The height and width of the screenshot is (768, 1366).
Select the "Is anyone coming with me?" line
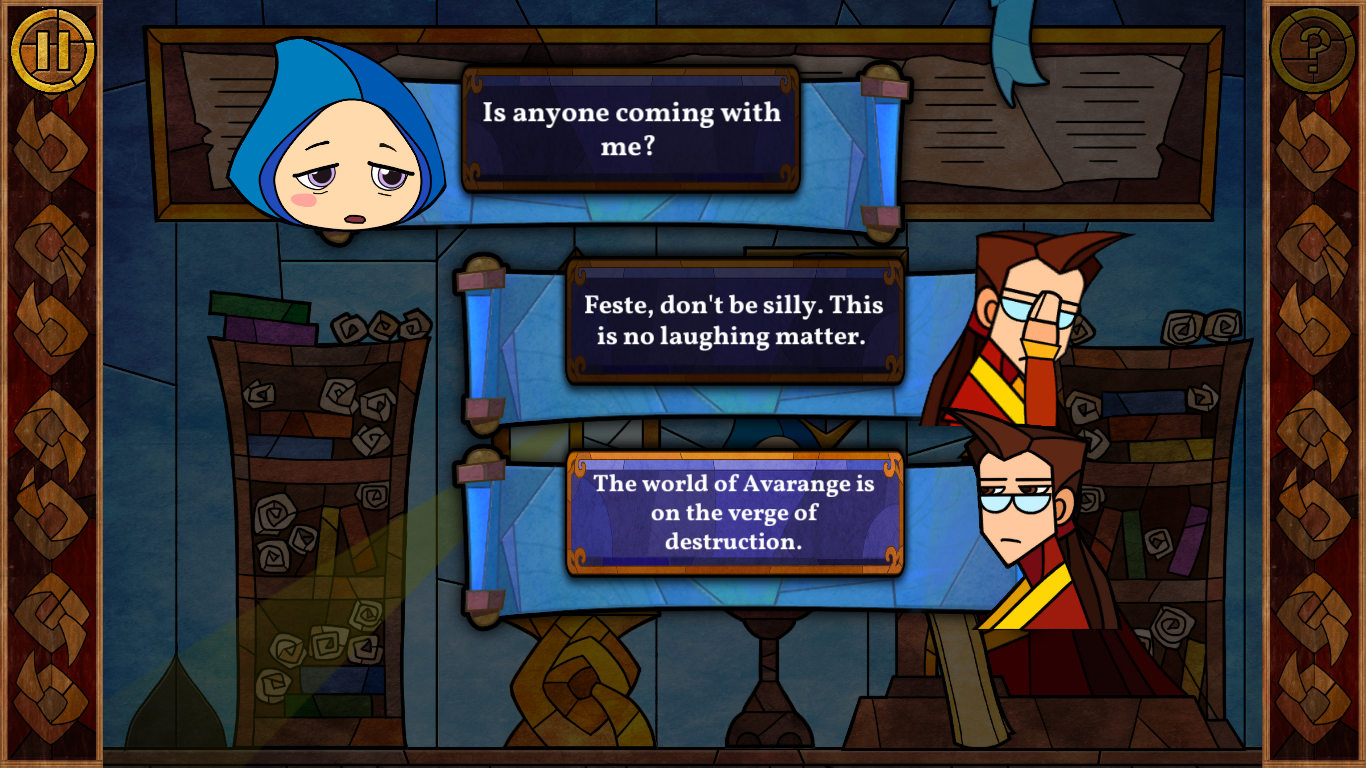click(630, 128)
